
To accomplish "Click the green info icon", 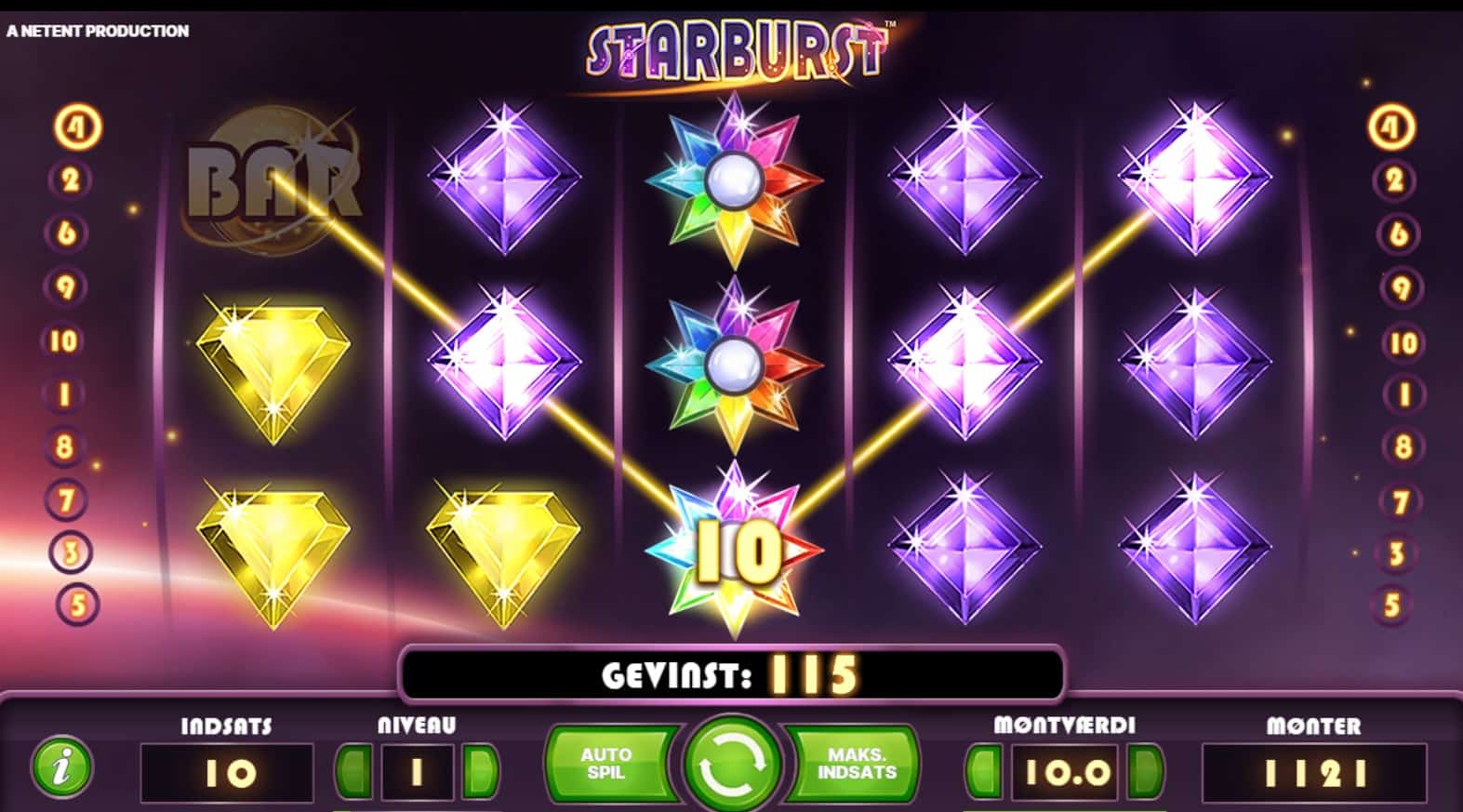I will click(x=61, y=768).
